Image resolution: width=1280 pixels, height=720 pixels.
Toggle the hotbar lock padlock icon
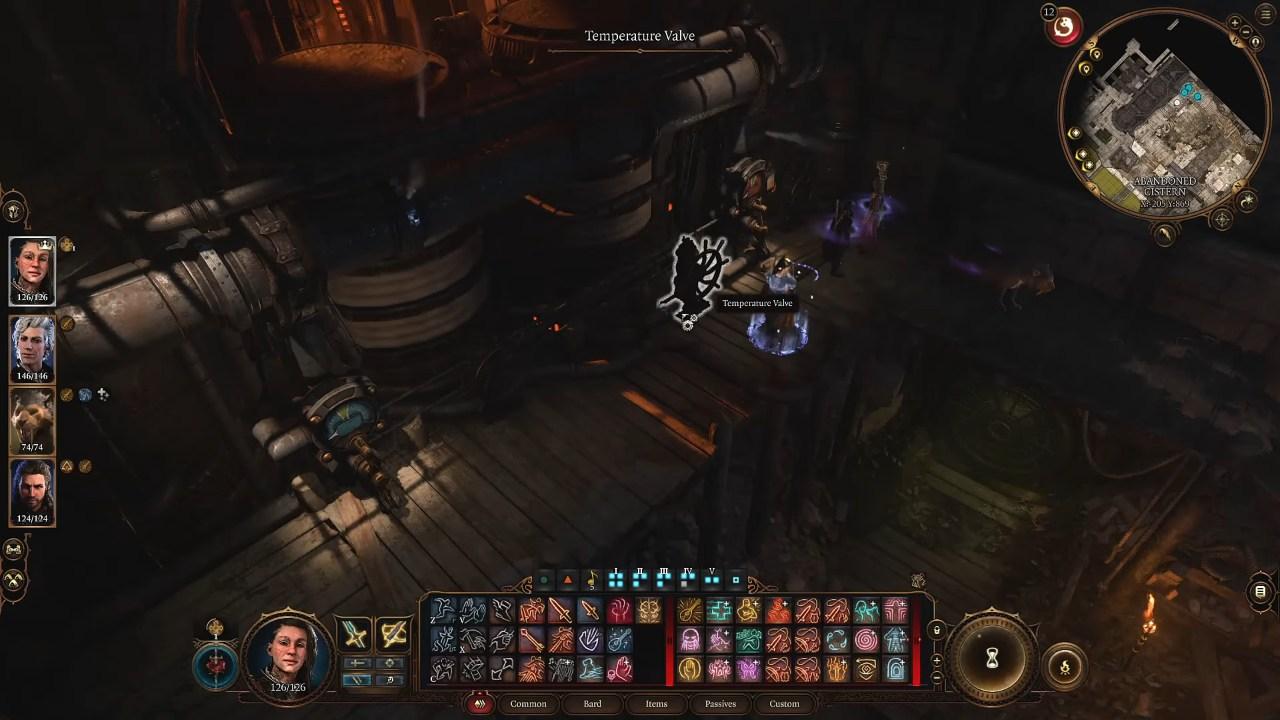click(x=936, y=630)
